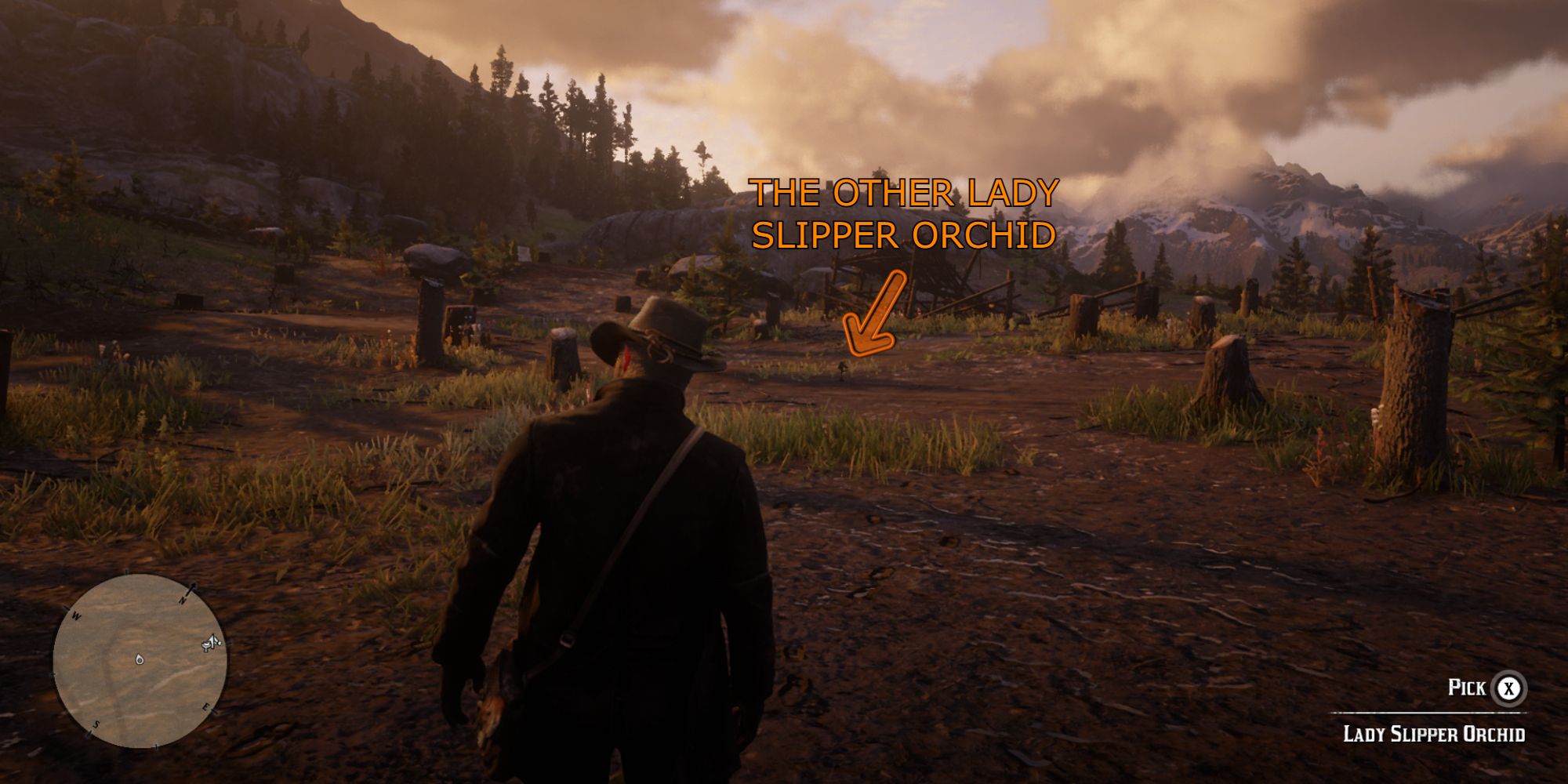Image resolution: width=1568 pixels, height=784 pixels.
Task: Click the W compass letter on the minimap
Action: pyautogui.click(x=76, y=615)
